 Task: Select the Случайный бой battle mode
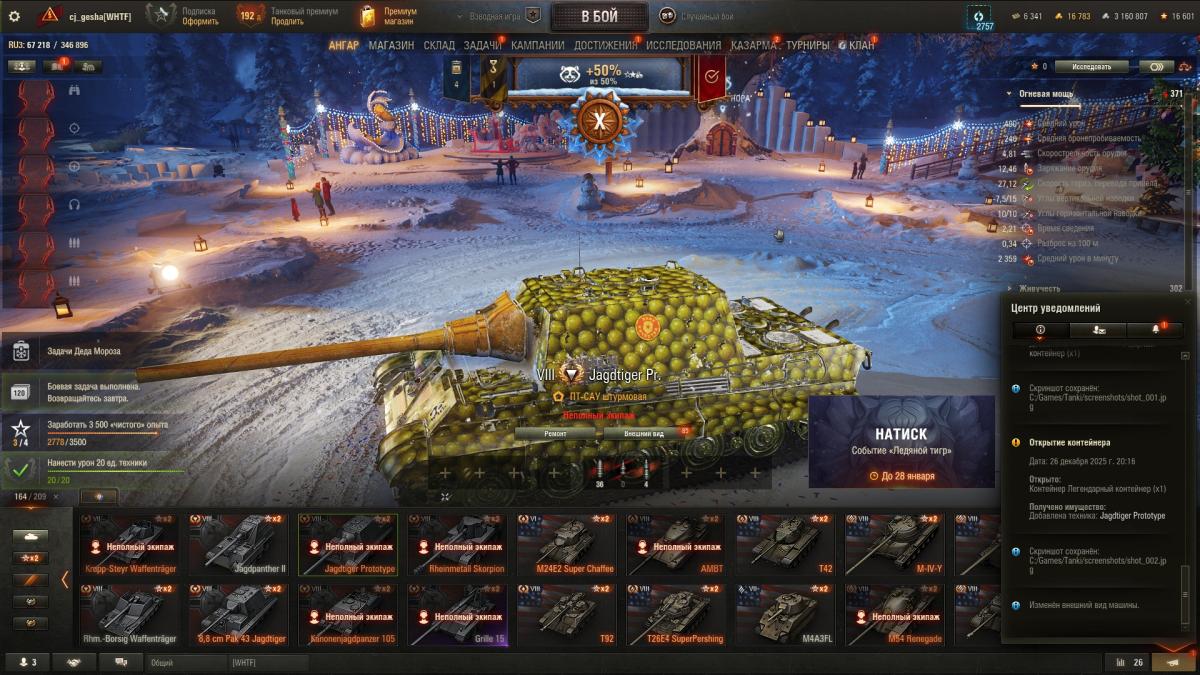(697, 16)
